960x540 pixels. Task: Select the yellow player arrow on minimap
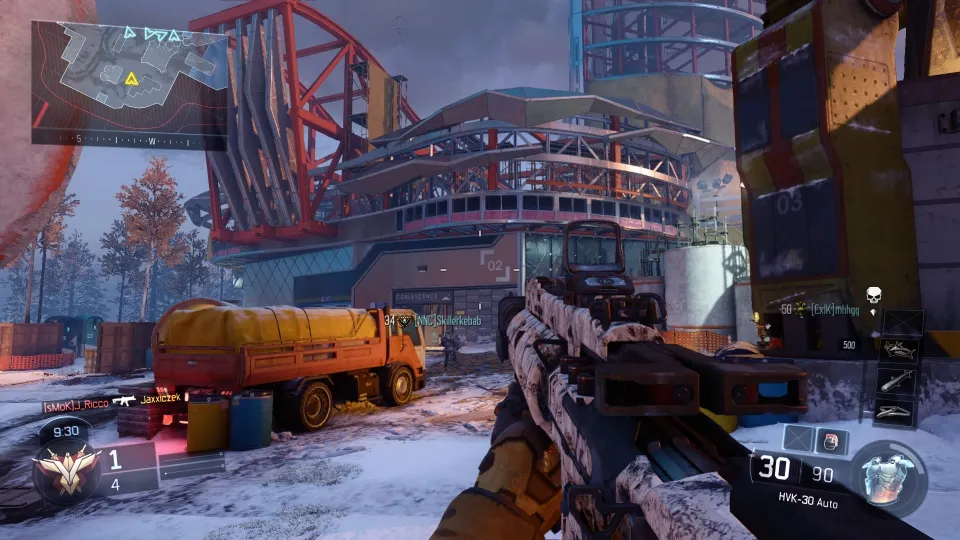coord(131,77)
